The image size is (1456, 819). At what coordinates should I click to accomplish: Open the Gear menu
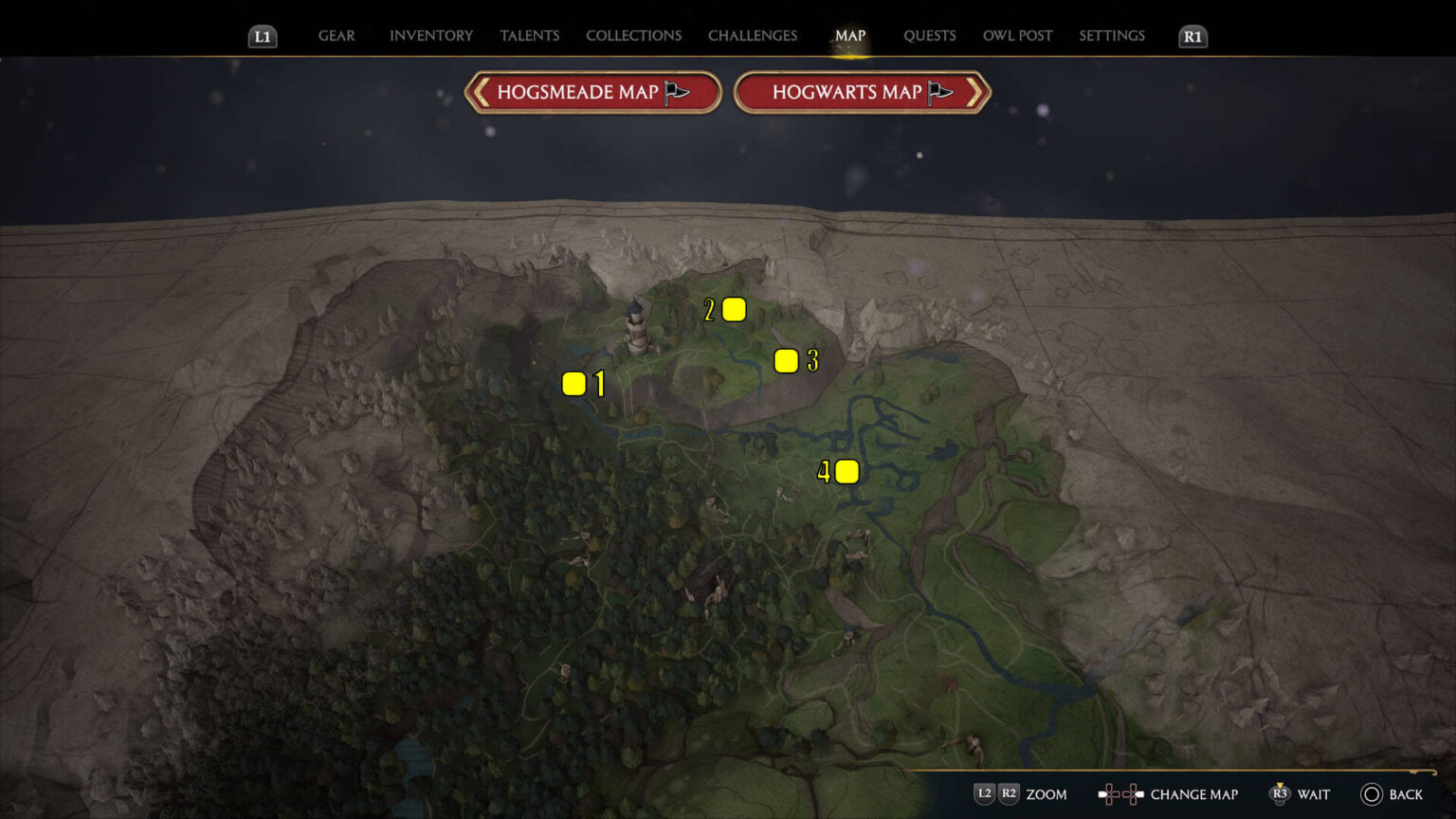(x=336, y=35)
